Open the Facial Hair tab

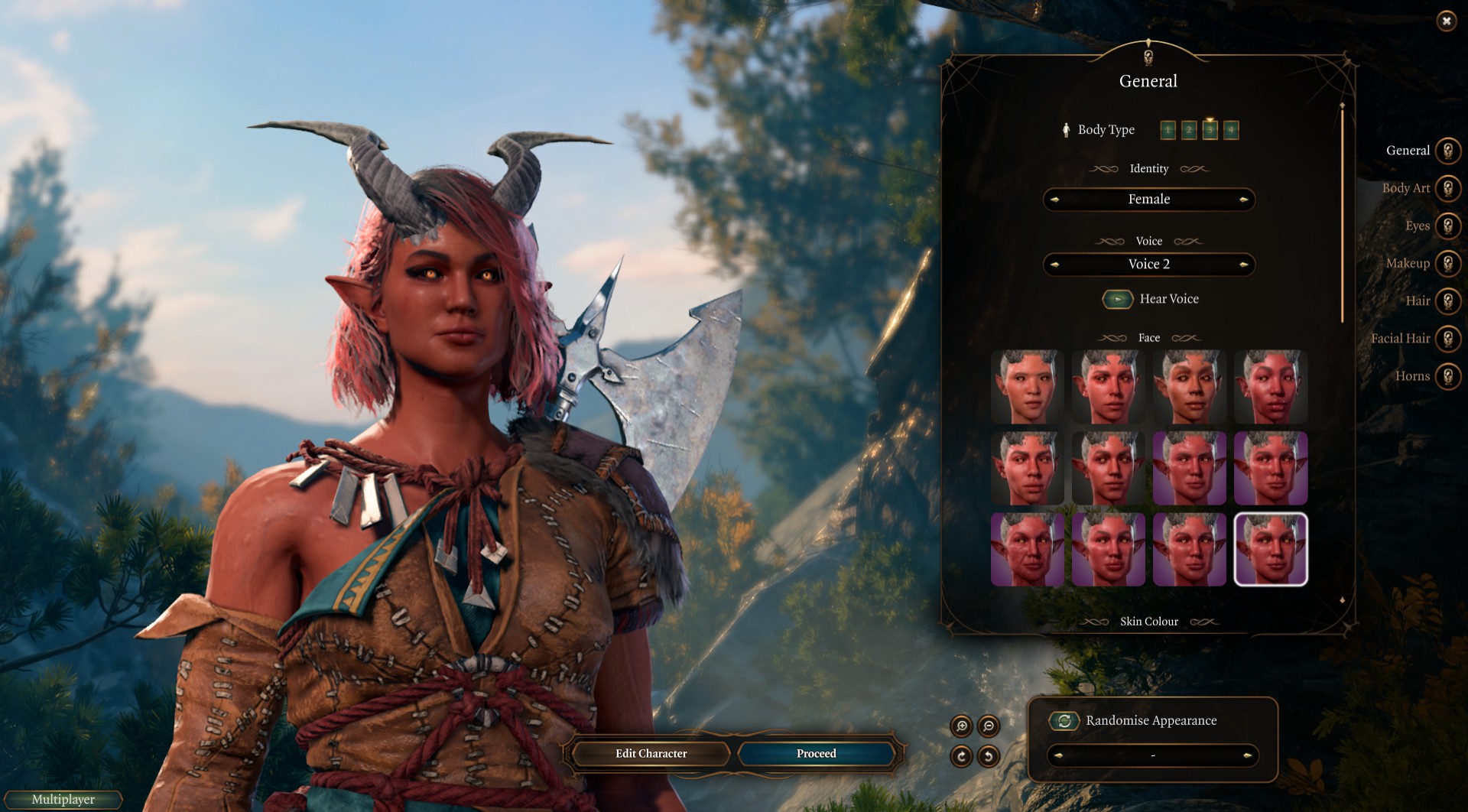1447,339
